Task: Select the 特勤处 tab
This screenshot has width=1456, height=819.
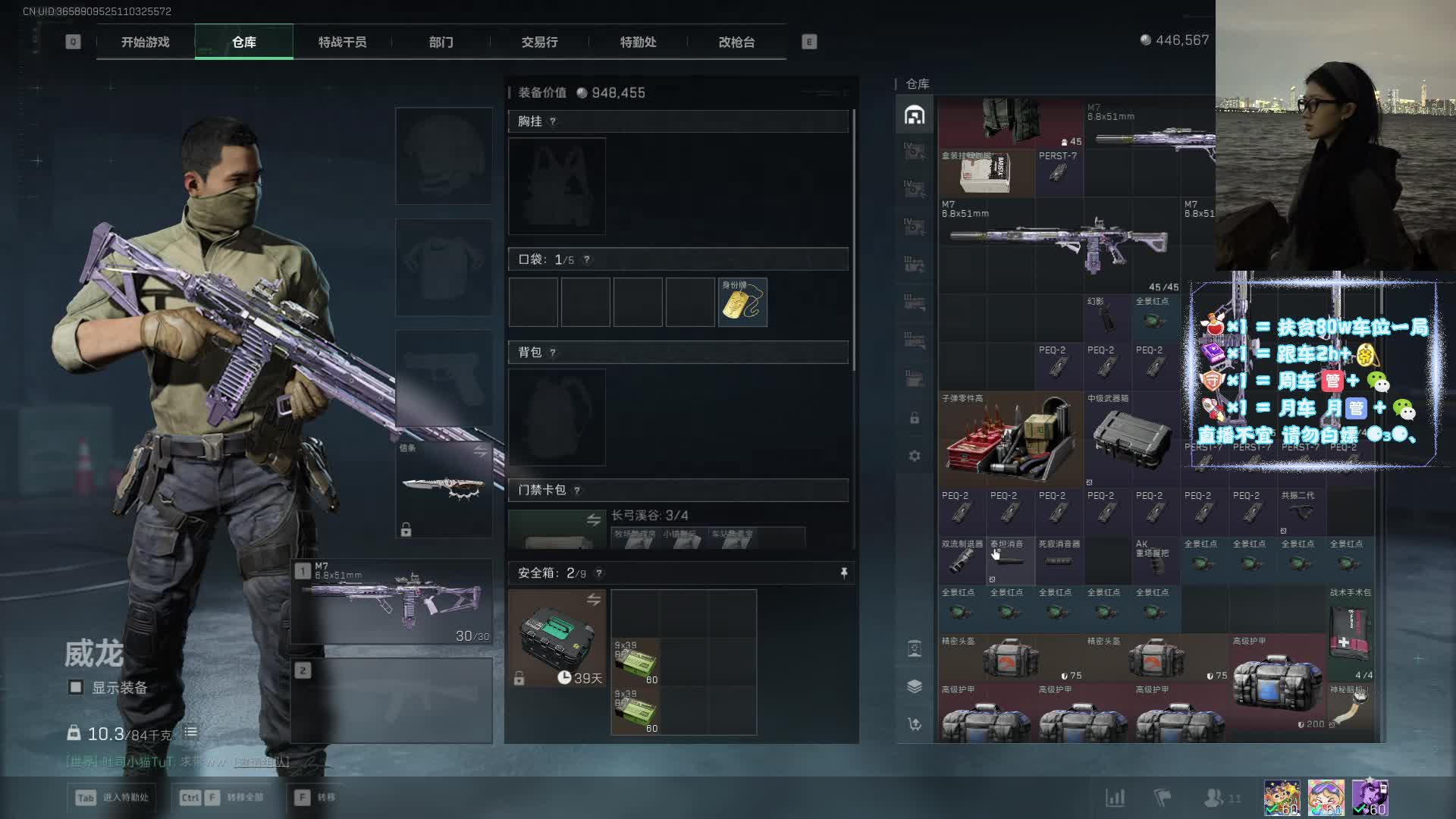Action: 638,42
